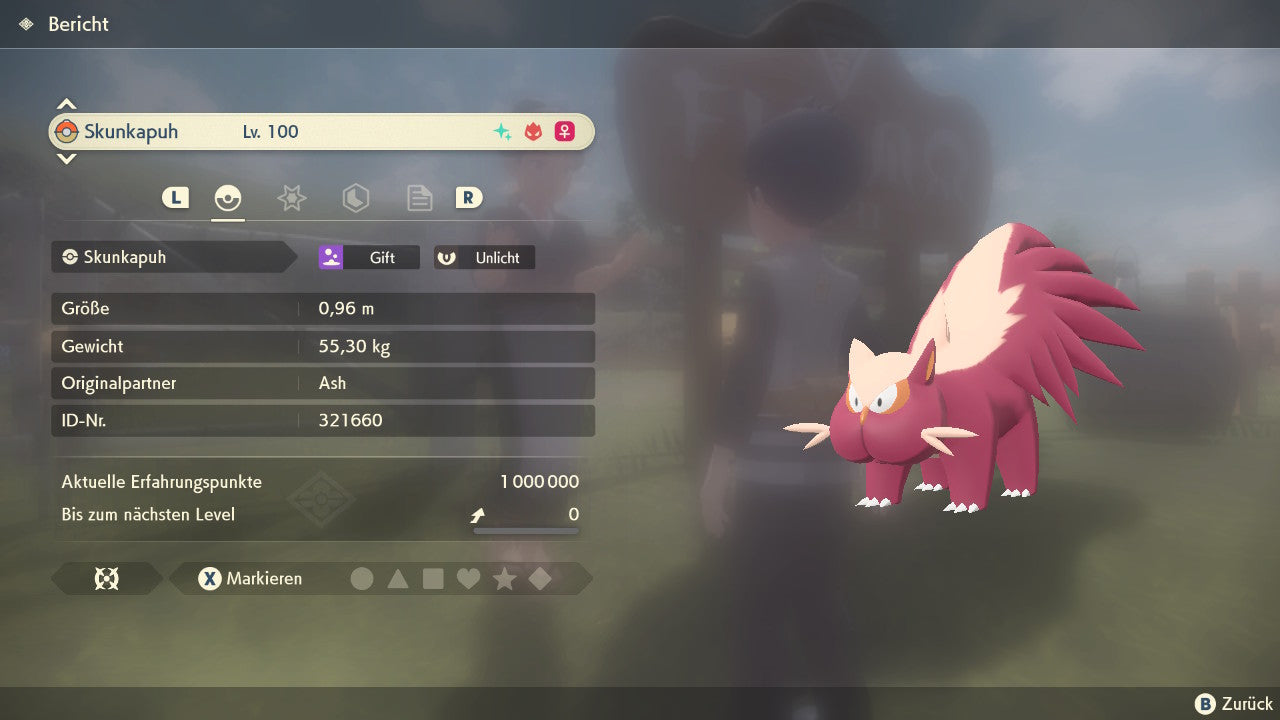
Task: Open the document notes tab
Action: click(x=419, y=198)
